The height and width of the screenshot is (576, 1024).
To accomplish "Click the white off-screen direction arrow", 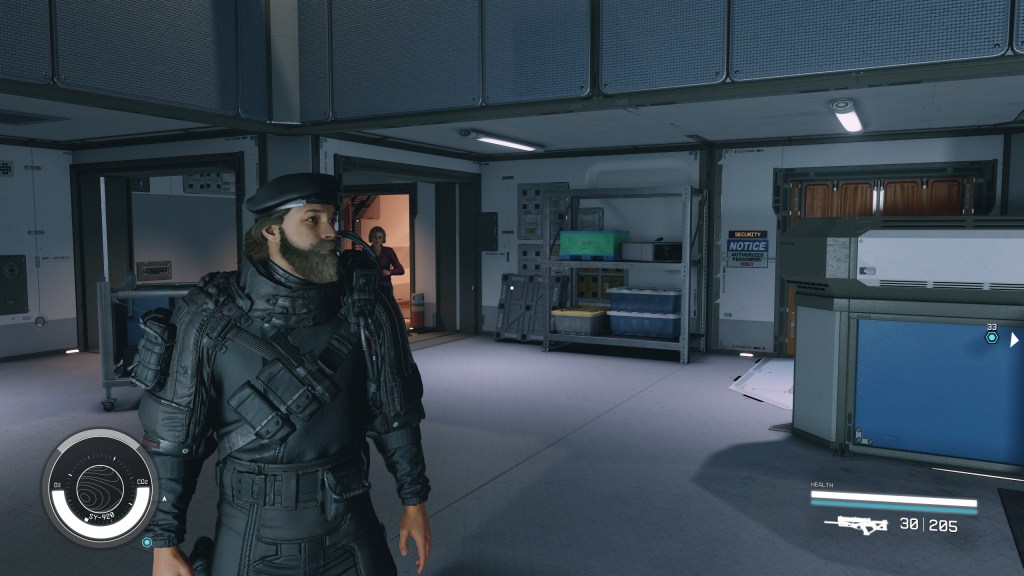I will pyautogui.click(x=1014, y=339).
